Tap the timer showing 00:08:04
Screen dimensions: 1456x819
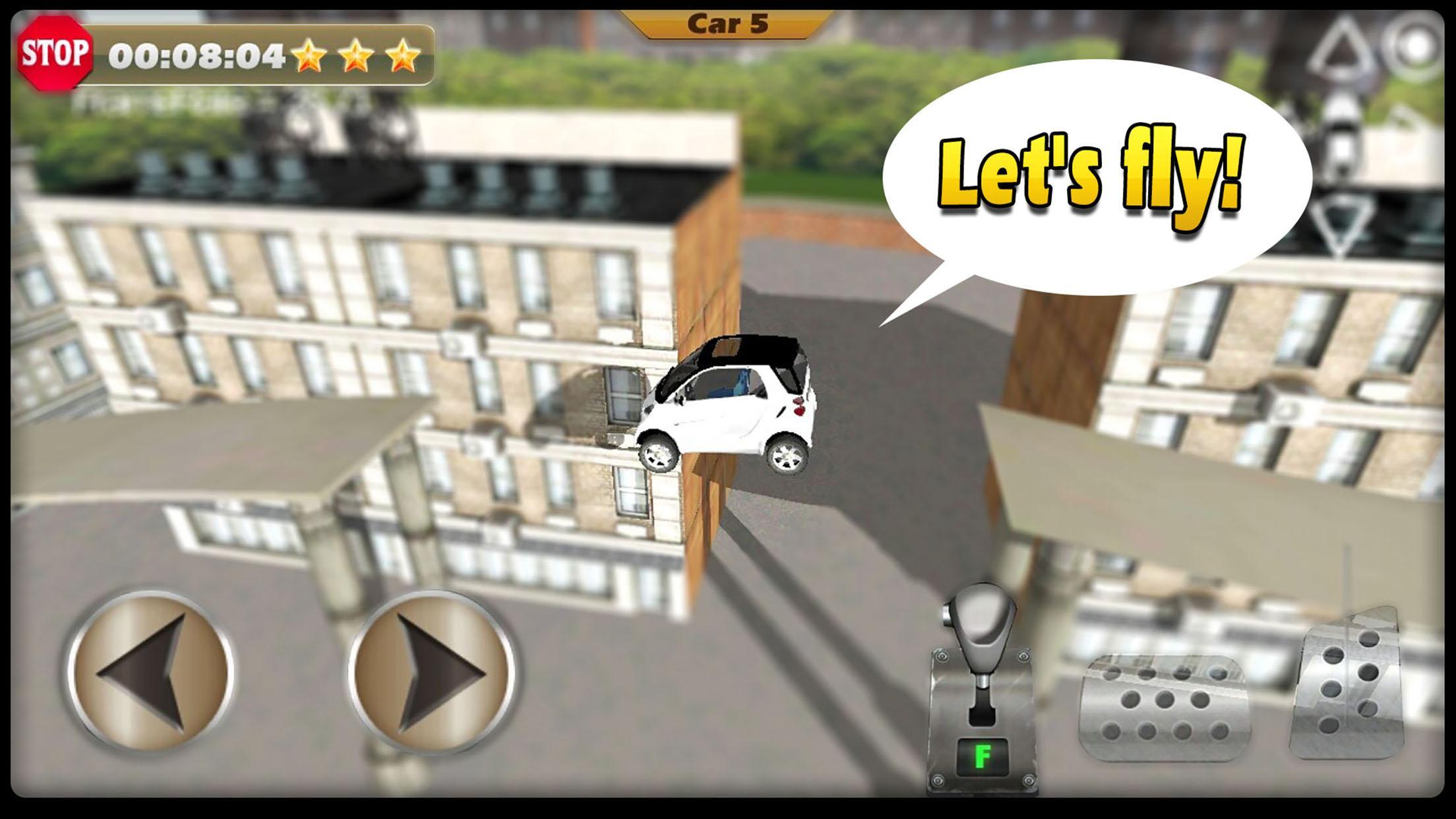(x=198, y=56)
